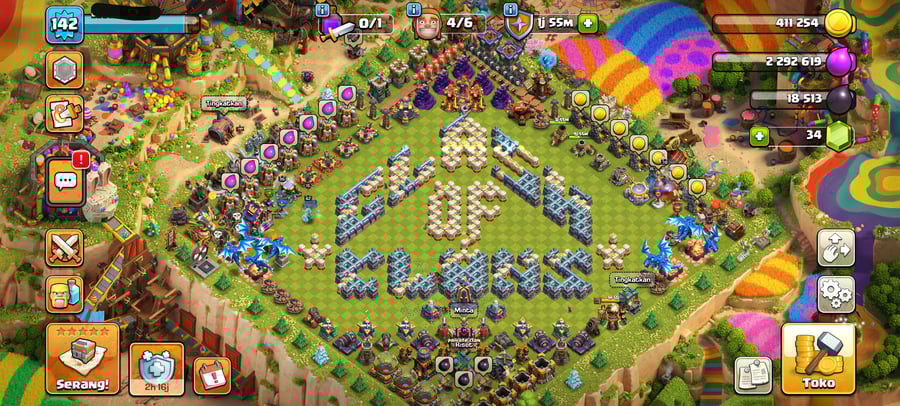900x406 pixels.
Task: Add gems with the green plus
Action: [x=760, y=136]
